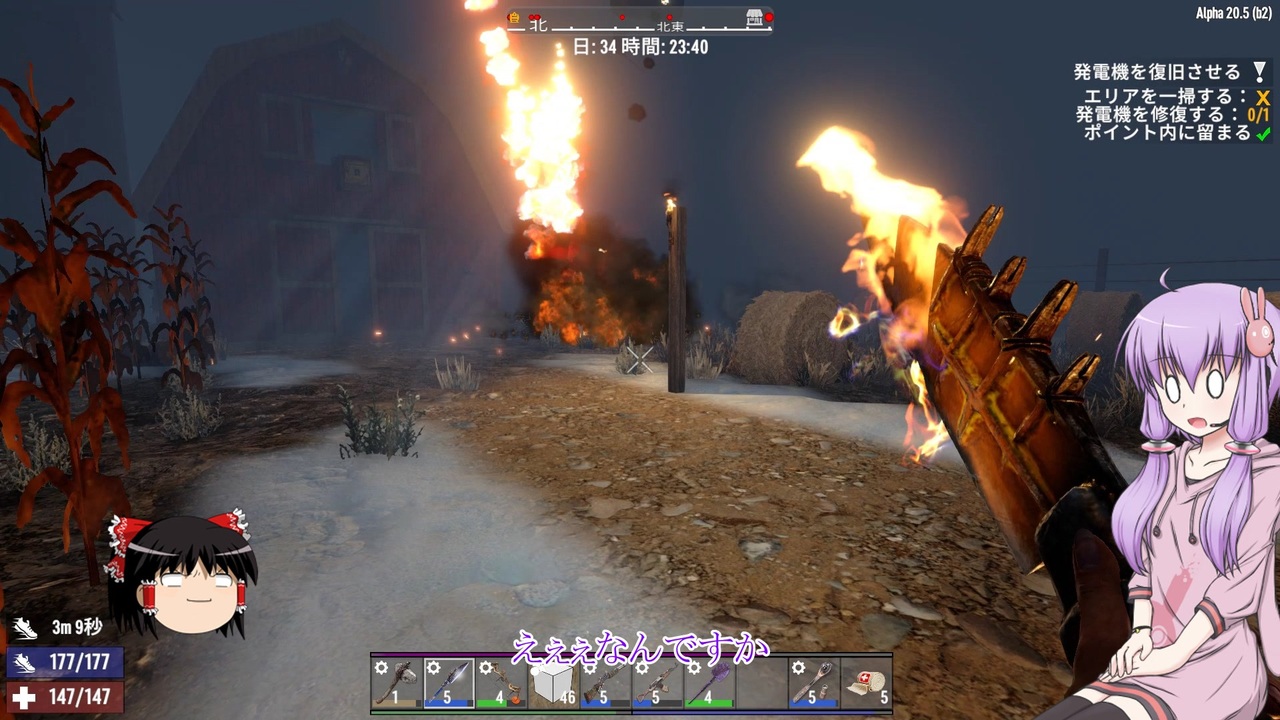Choose the wrench tool hotbar slot
Screen dimensions: 1280x720
(813, 684)
